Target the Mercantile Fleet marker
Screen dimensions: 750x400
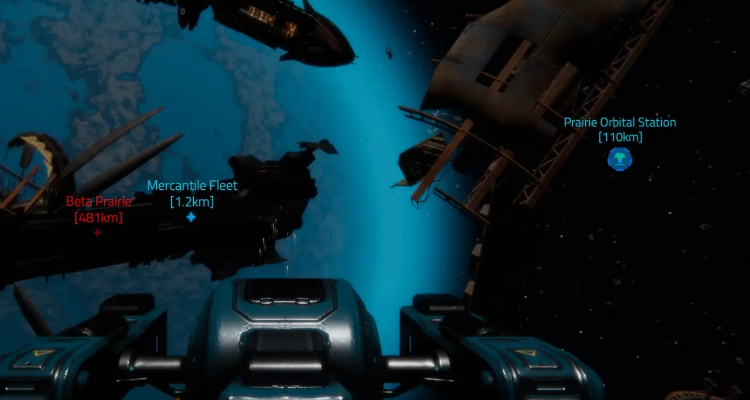(191, 217)
